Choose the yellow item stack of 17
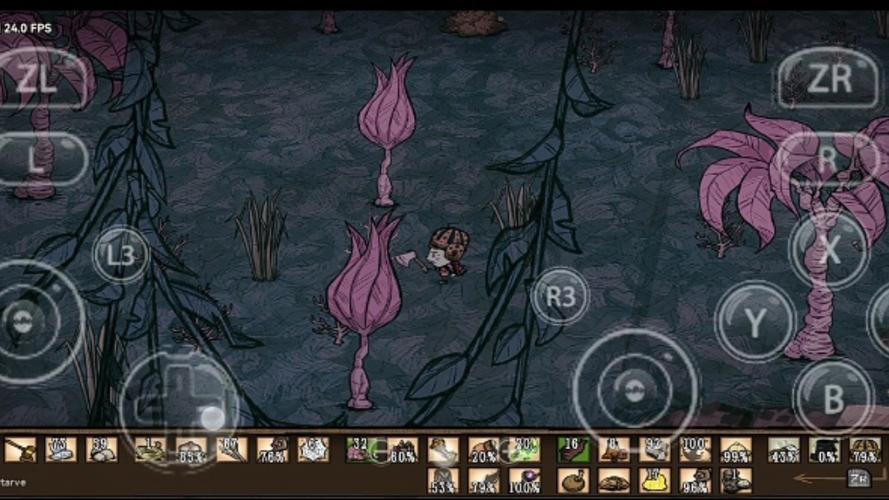889x500 pixels. point(654,480)
